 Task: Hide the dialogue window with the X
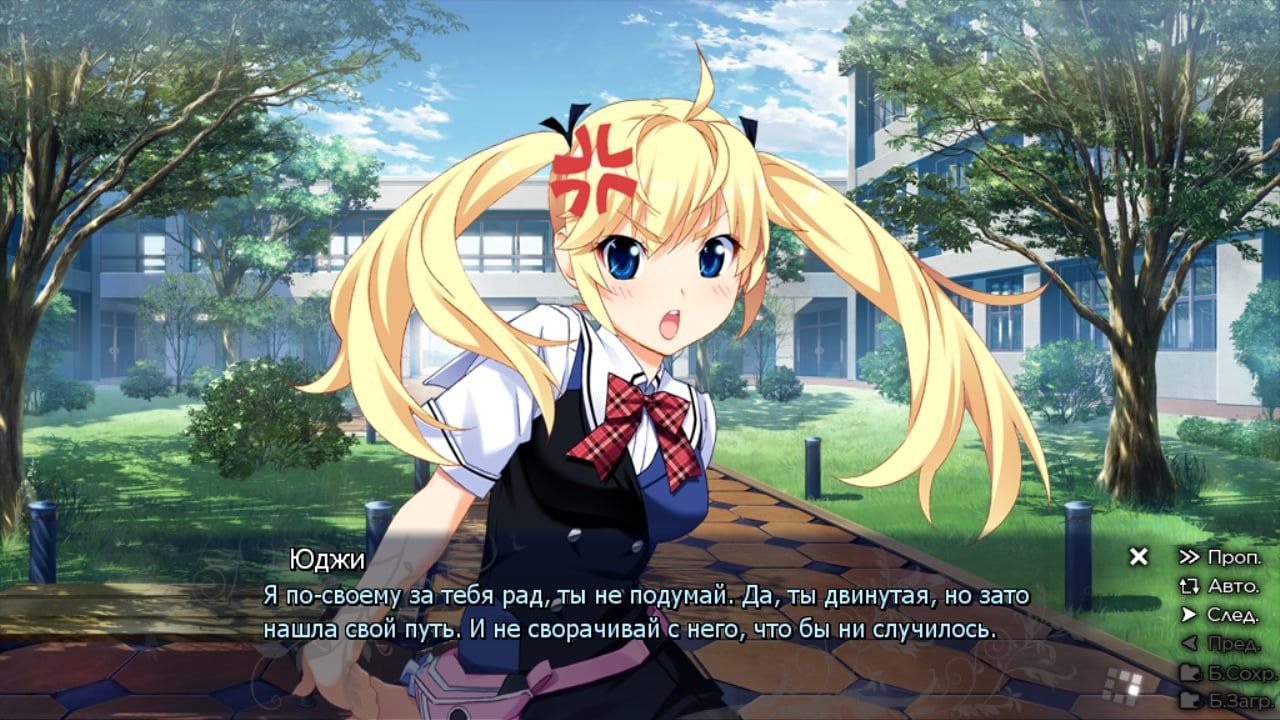1138,557
